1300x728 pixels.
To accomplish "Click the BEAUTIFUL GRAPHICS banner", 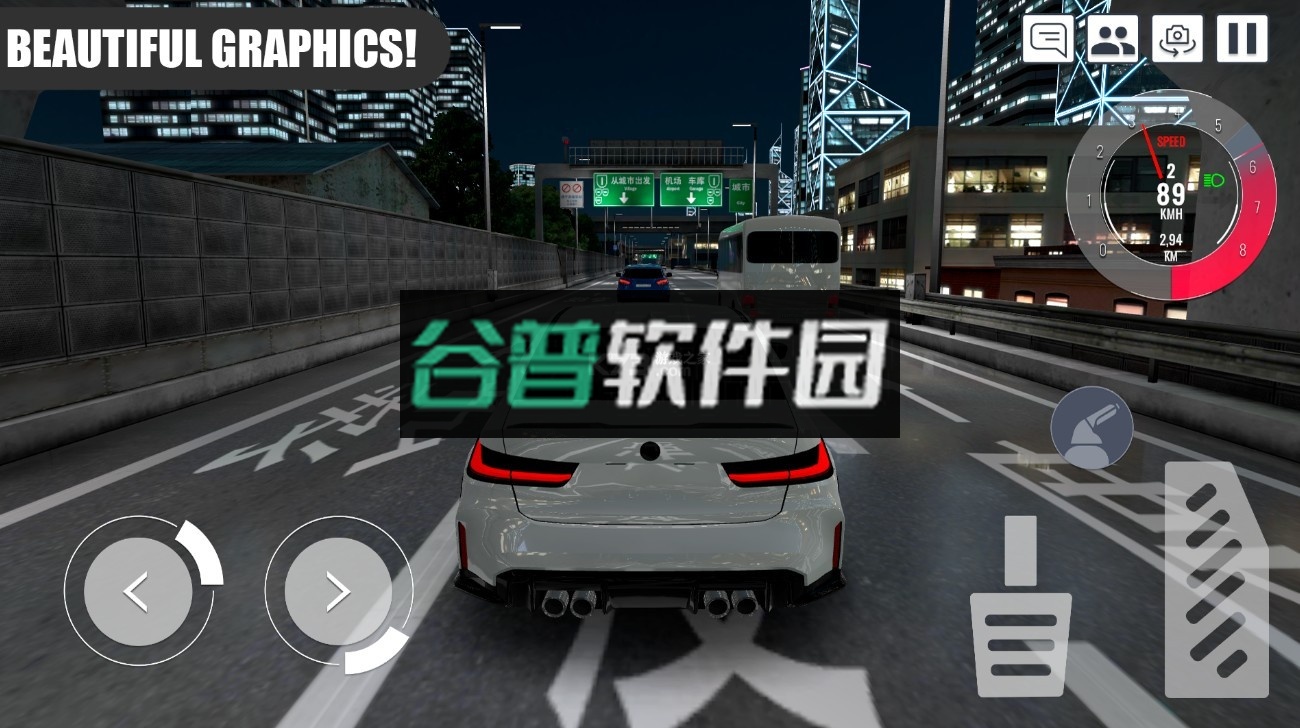I will point(215,43).
